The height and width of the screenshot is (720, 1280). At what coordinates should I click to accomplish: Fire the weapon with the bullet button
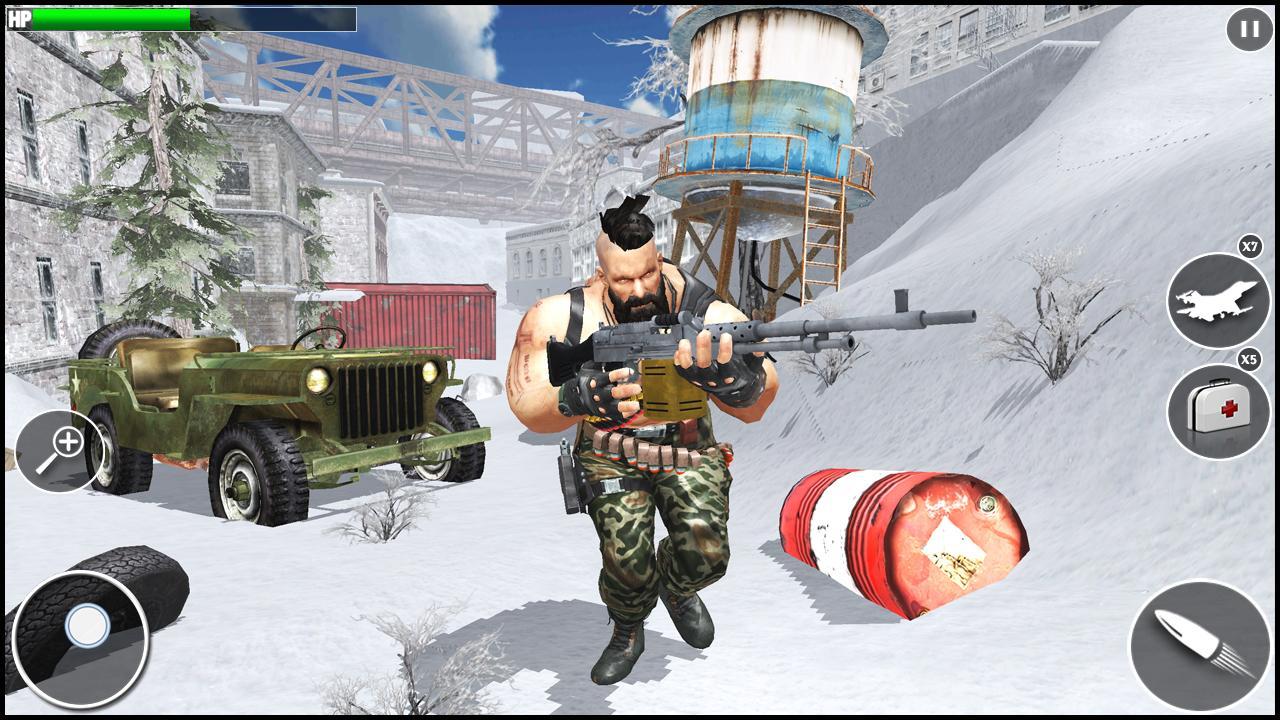click(1199, 645)
